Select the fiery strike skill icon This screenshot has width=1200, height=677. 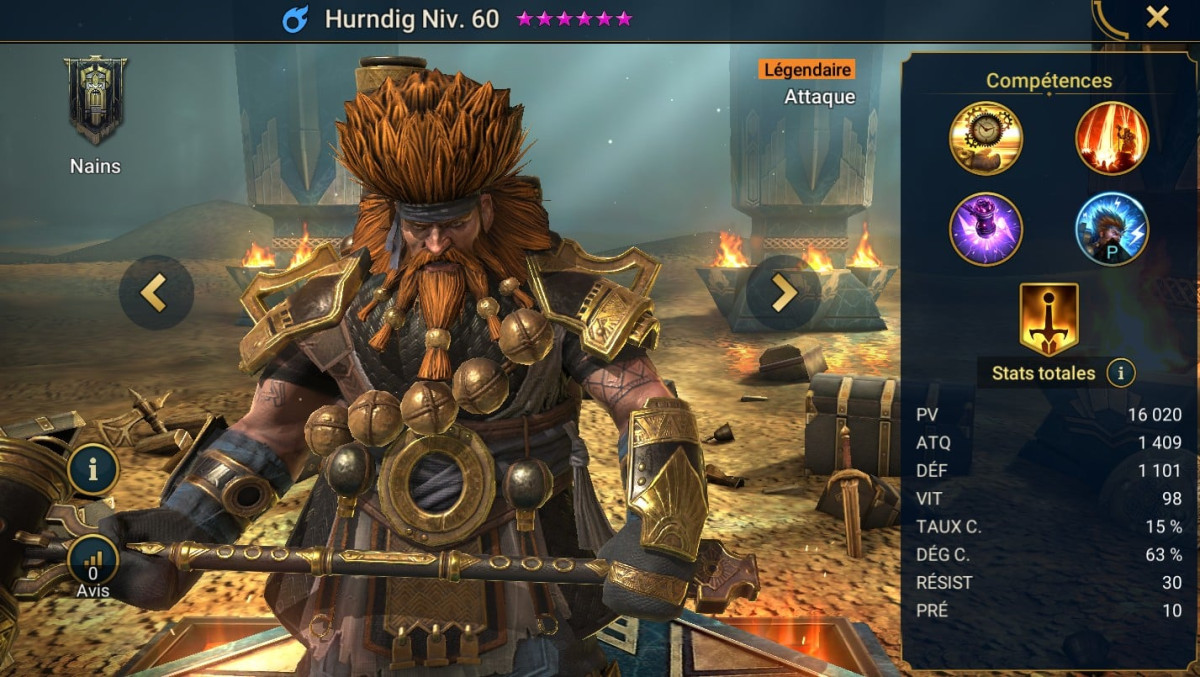point(1111,138)
